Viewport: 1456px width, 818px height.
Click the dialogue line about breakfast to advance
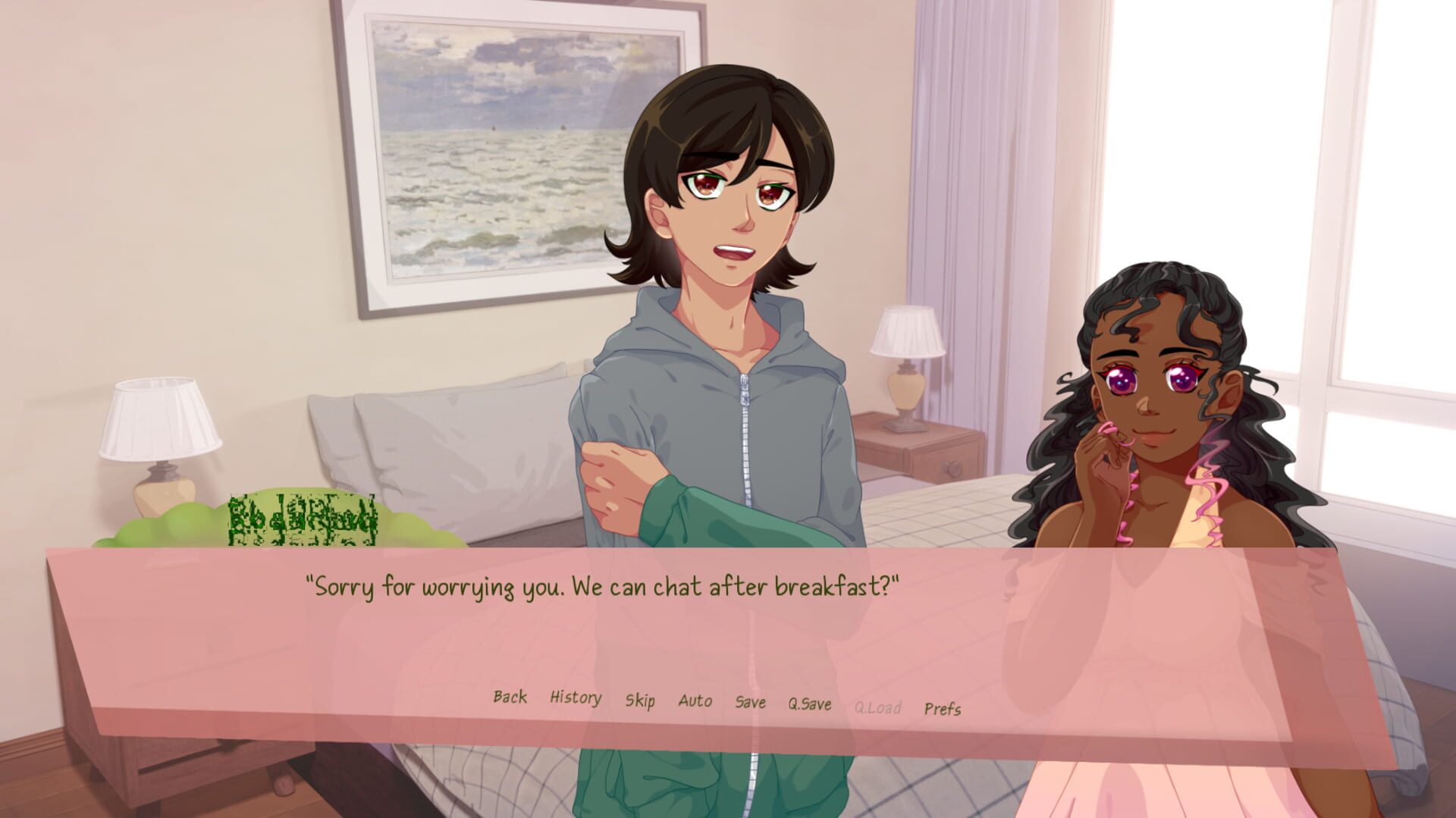click(x=603, y=584)
